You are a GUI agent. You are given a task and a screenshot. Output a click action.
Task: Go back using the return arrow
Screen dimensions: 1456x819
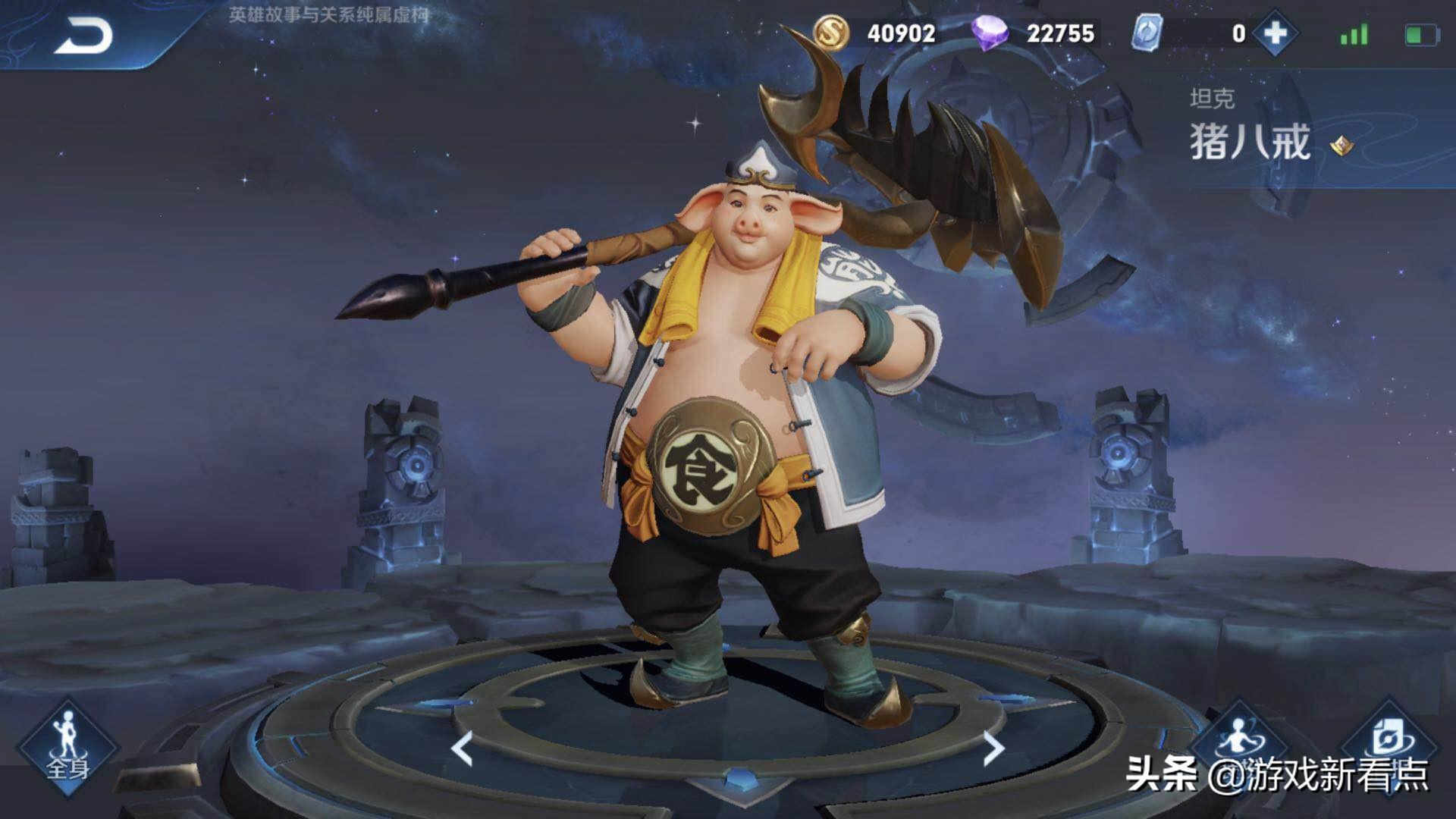83,36
